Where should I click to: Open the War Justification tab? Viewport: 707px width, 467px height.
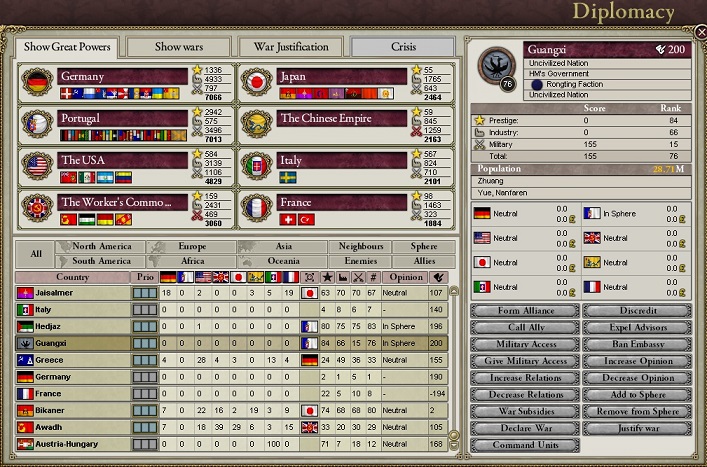tap(291, 47)
